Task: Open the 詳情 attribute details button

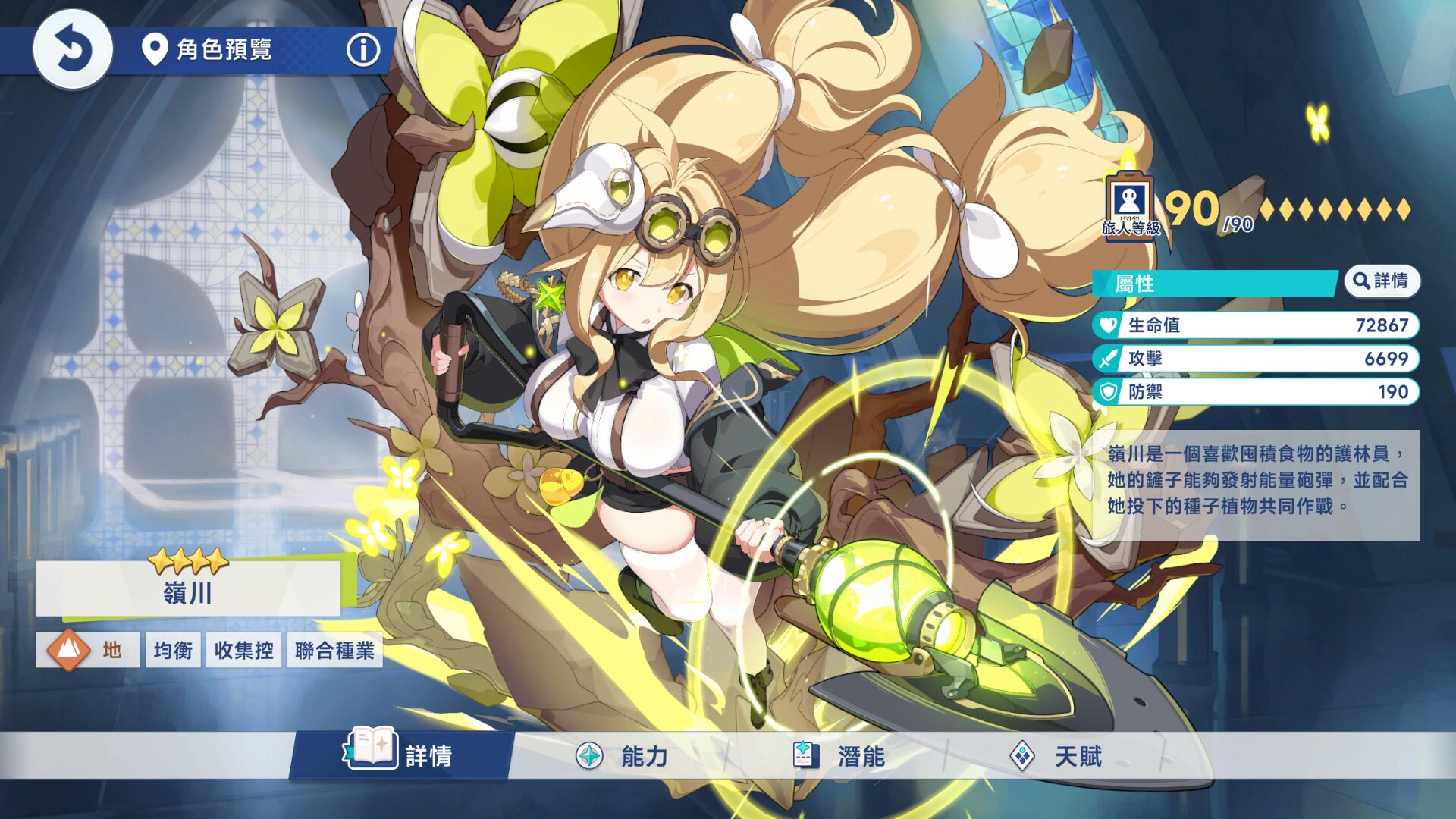Action: tap(1382, 281)
